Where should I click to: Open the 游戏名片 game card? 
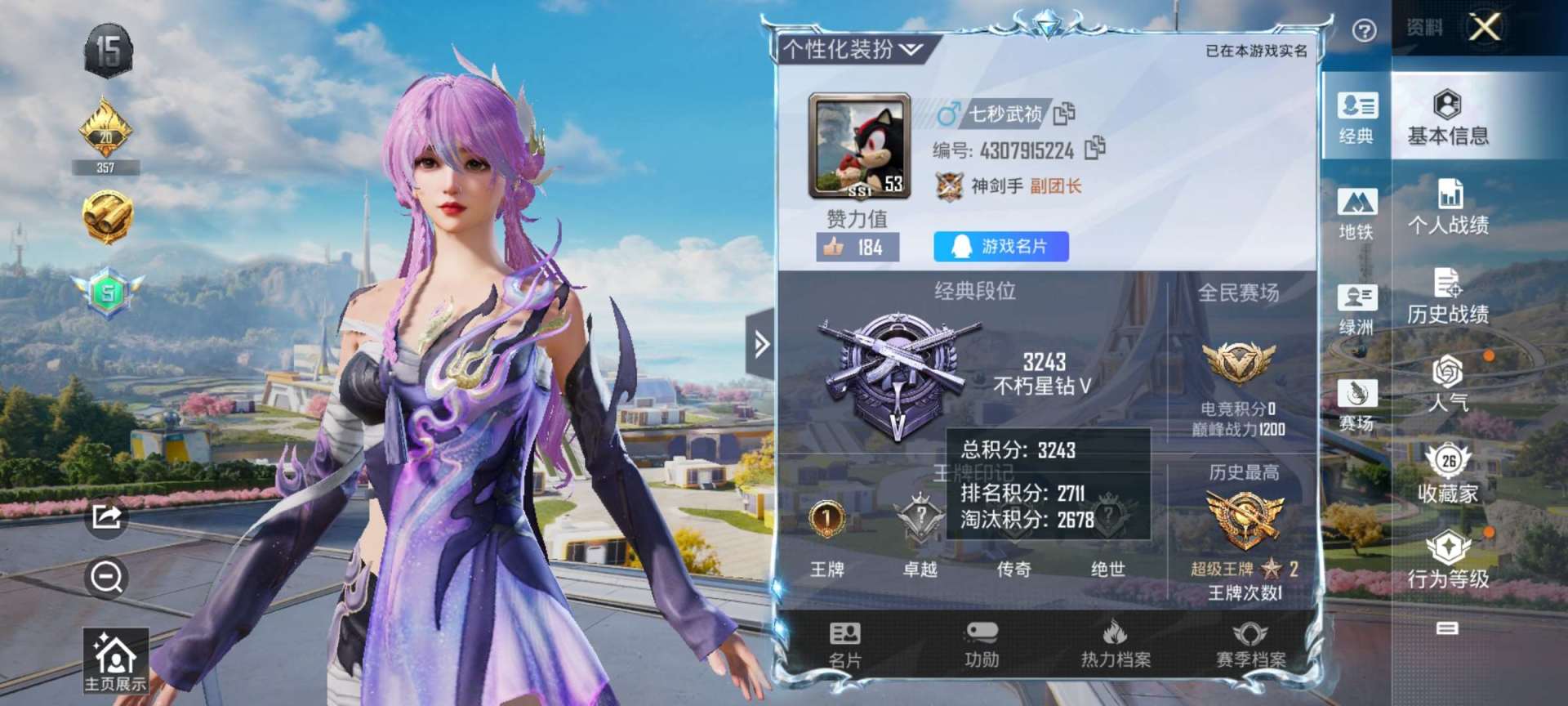click(1000, 246)
